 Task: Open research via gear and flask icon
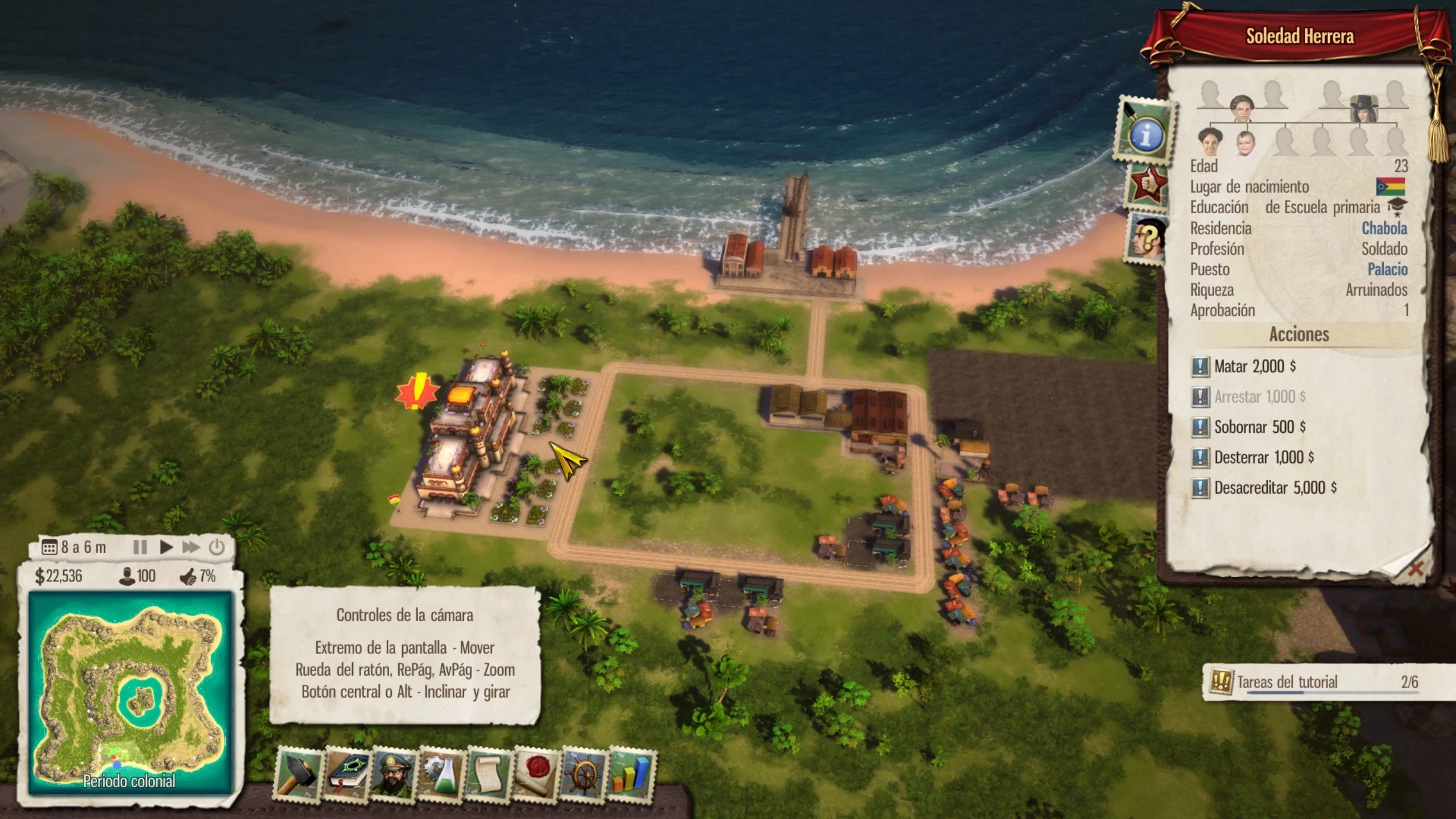pyautogui.click(x=441, y=774)
